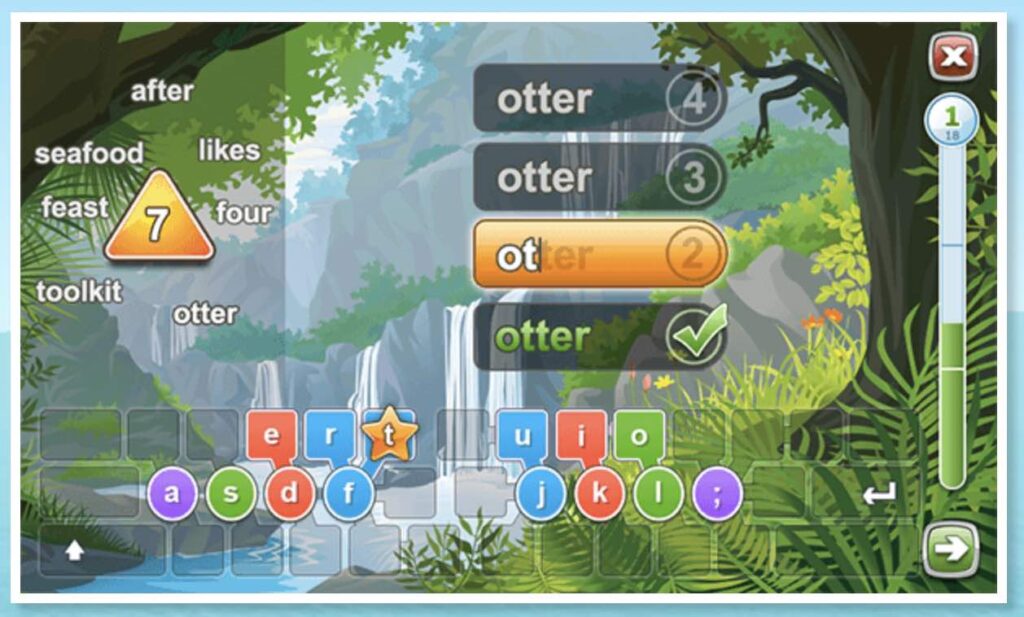
Task: Click the green 'l' key
Action: 659,494
